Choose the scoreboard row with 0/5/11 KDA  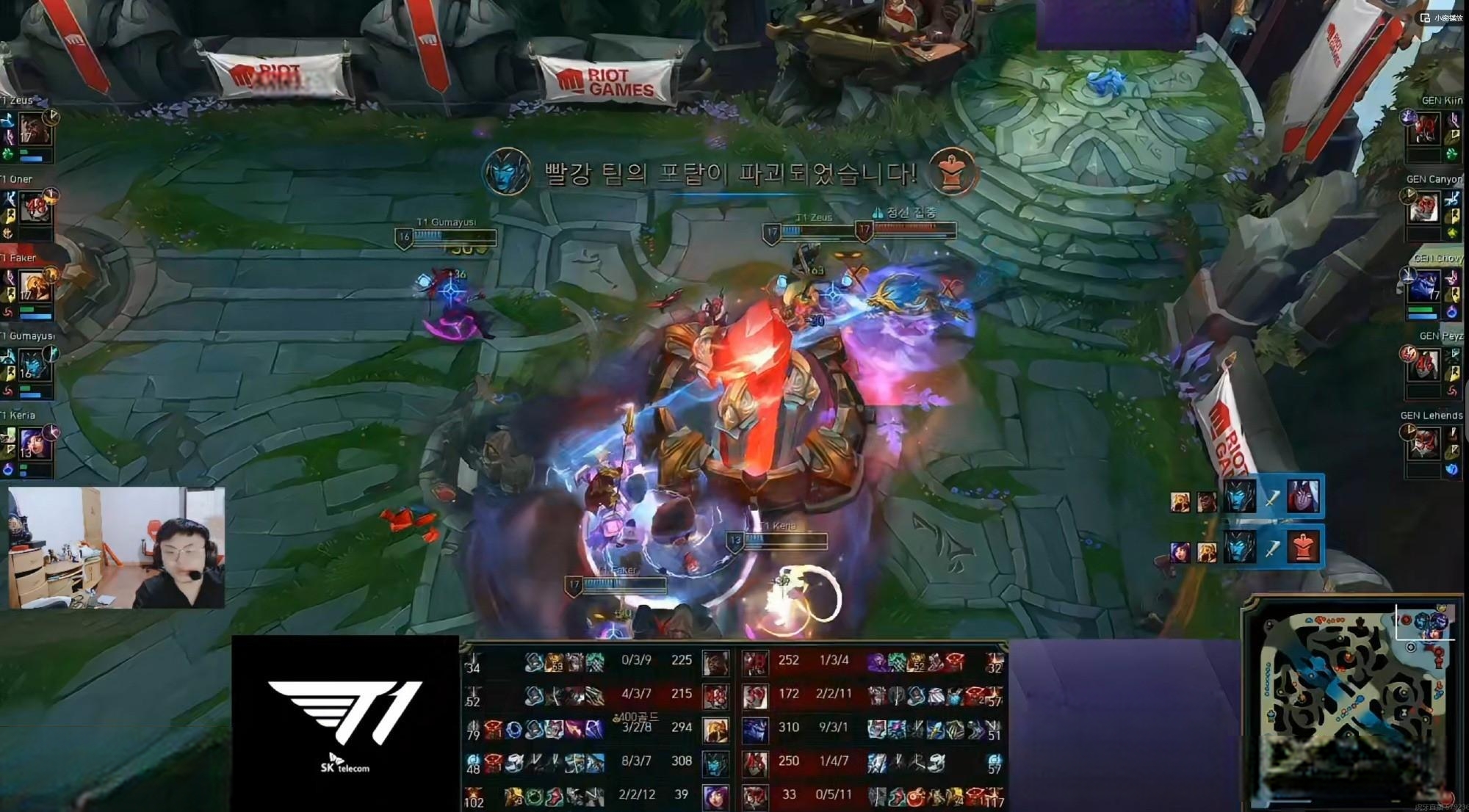coord(874,796)
